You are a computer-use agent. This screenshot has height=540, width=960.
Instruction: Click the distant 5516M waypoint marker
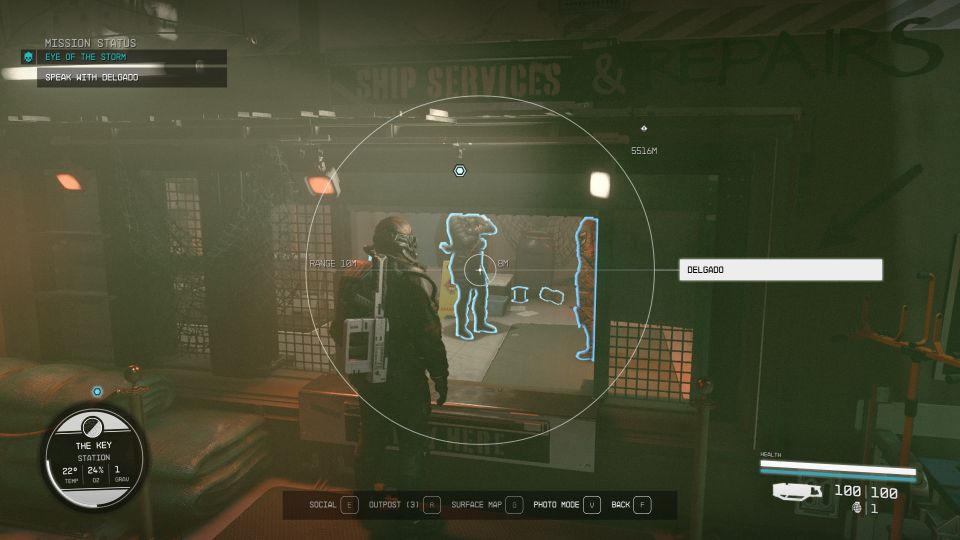643,129
